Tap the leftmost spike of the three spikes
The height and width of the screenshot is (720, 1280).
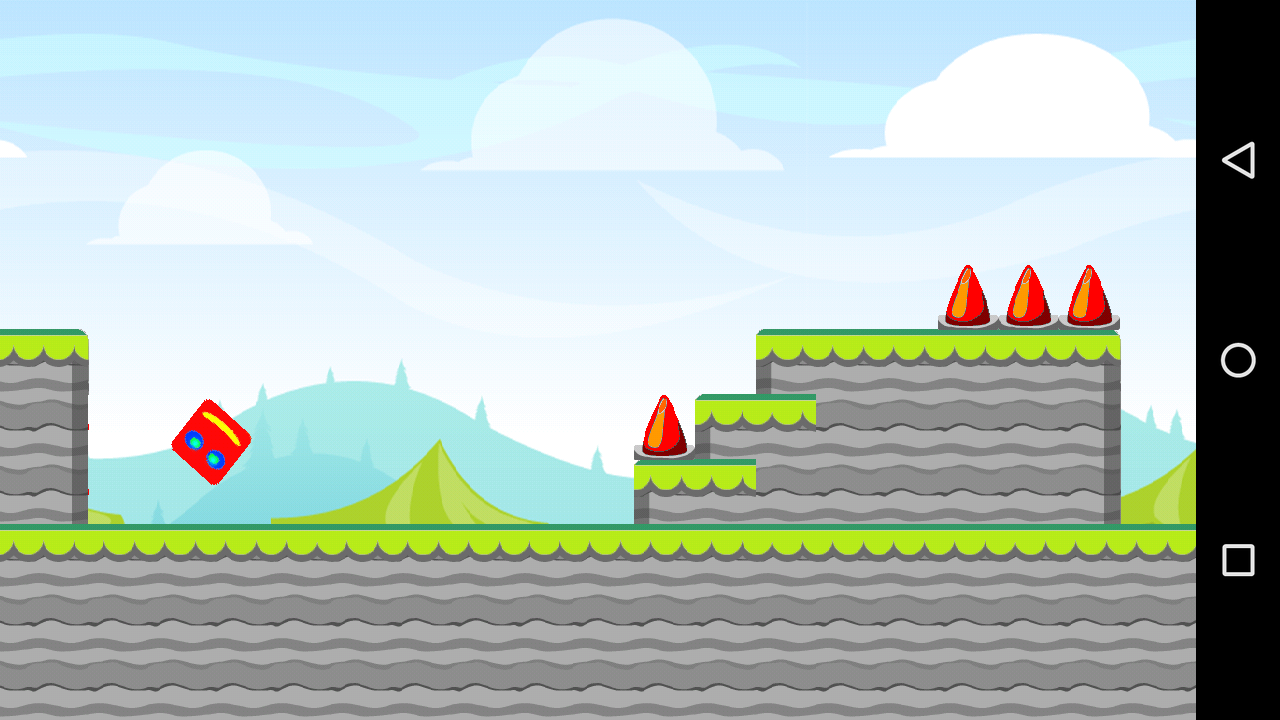pyautogui.click(x=965, y=295)
